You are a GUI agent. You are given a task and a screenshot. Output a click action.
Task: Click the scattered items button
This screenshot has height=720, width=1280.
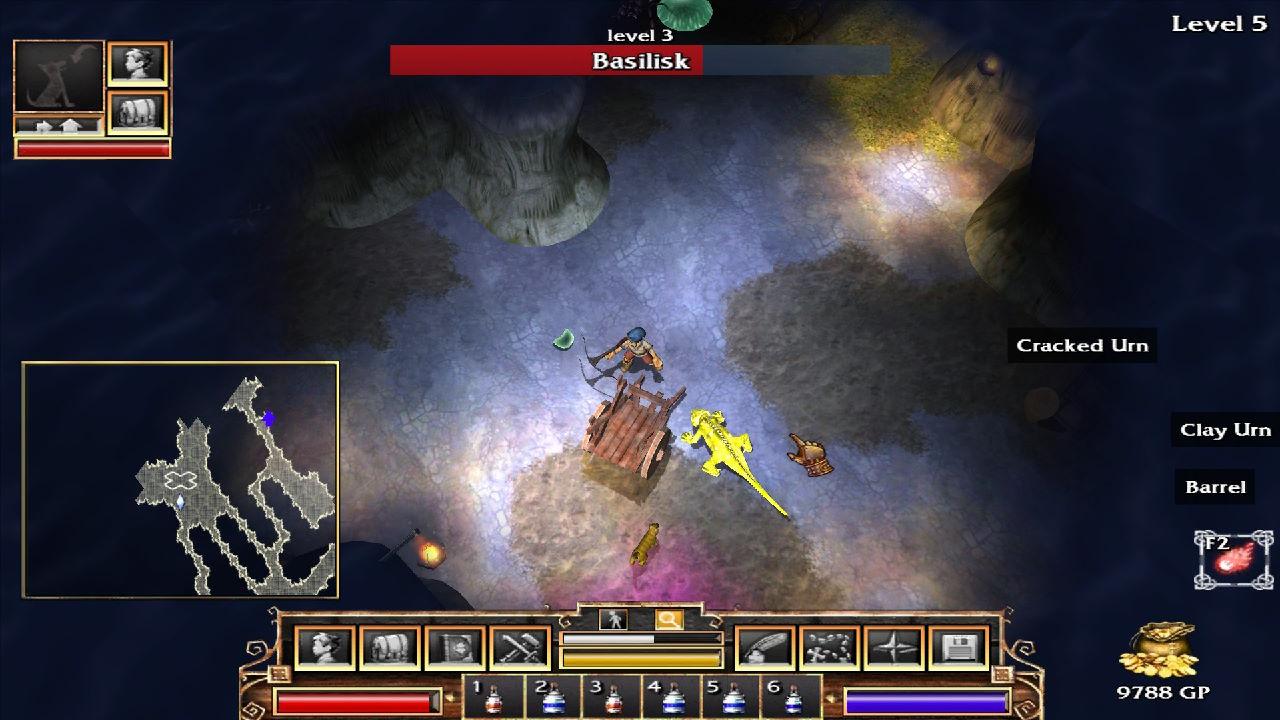coord(829,648)
